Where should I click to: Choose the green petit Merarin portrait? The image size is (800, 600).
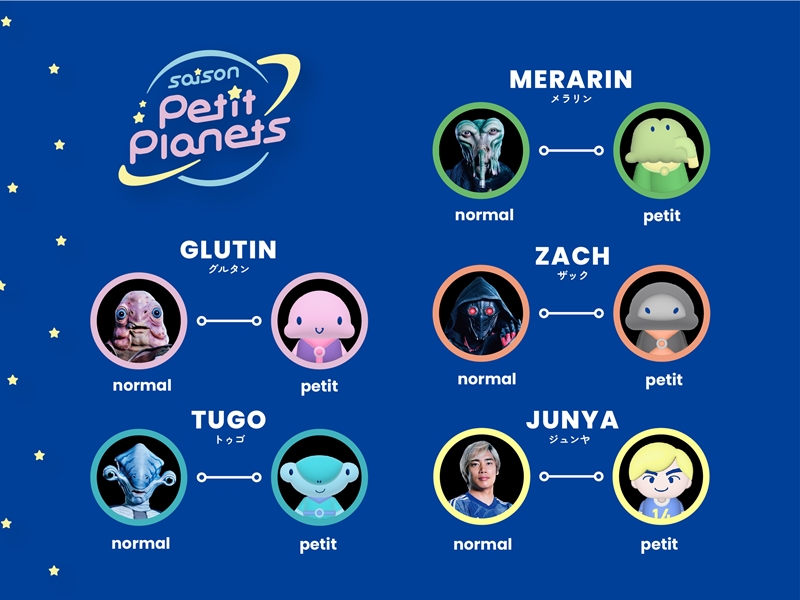coord(661,151)
